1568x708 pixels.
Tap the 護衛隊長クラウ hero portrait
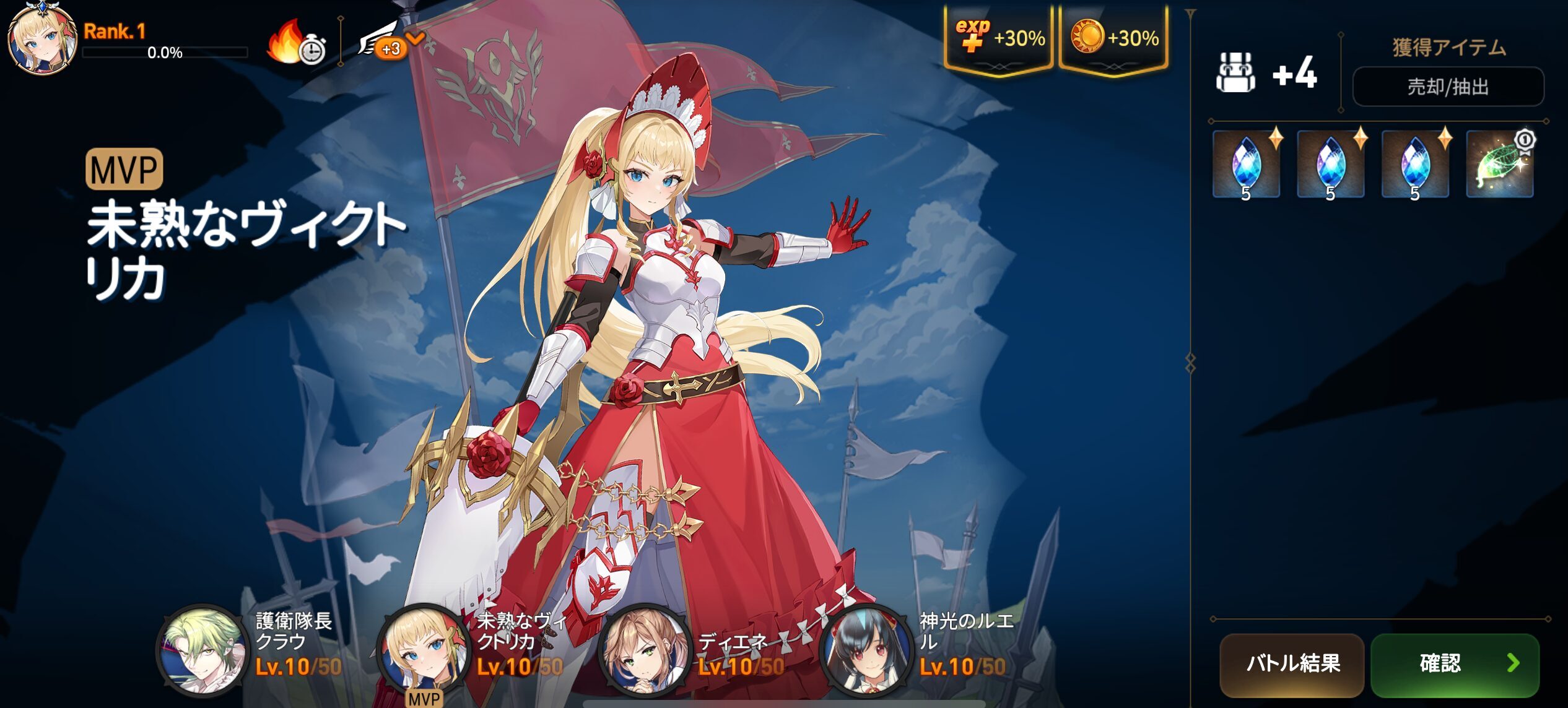pyautogui.click(x=200, y=649)
